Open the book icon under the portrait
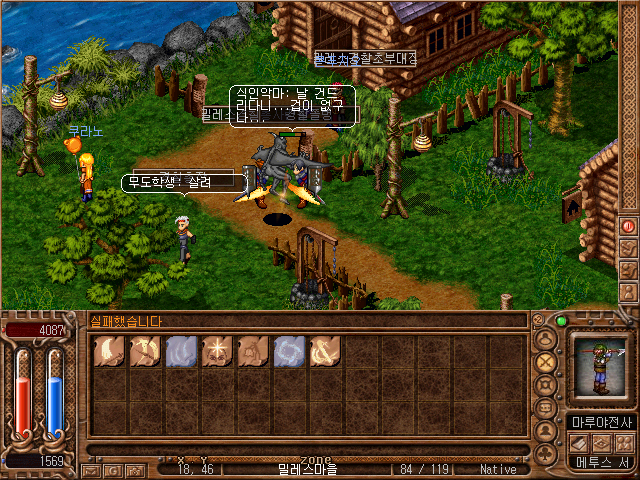The width and height of the screenshot is (640, 480). (x=581, y=442)
